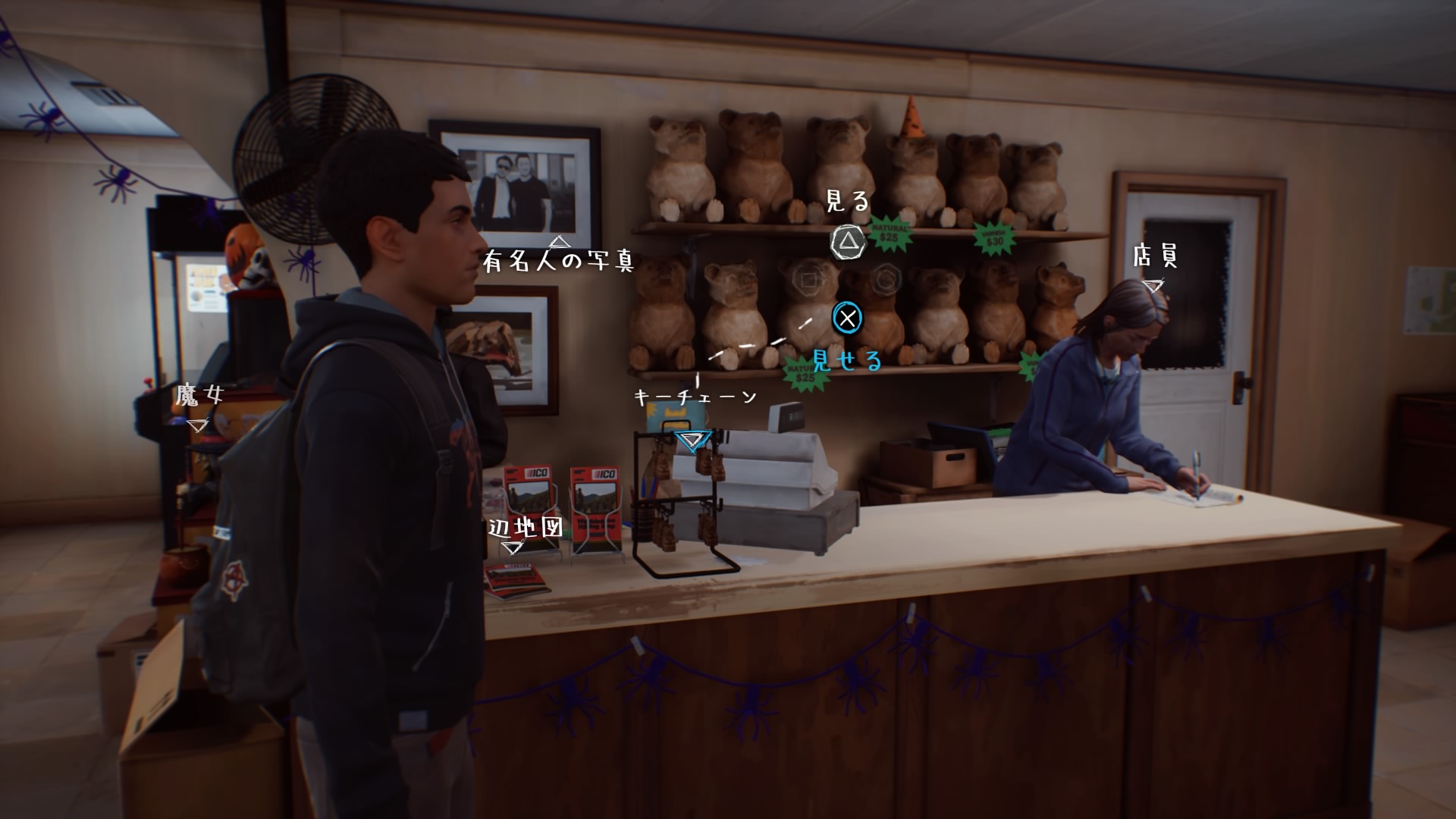Screen dimensions: 1456x819
Task: Click the highlighted キーチェーン marker
Action: pyautogui.click(x=693, y=440)
